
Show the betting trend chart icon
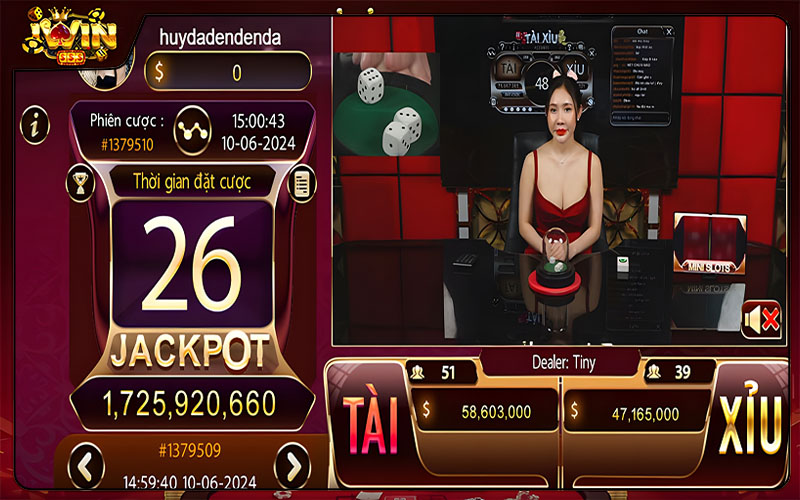pyautogui.click(x=191, y=130)
